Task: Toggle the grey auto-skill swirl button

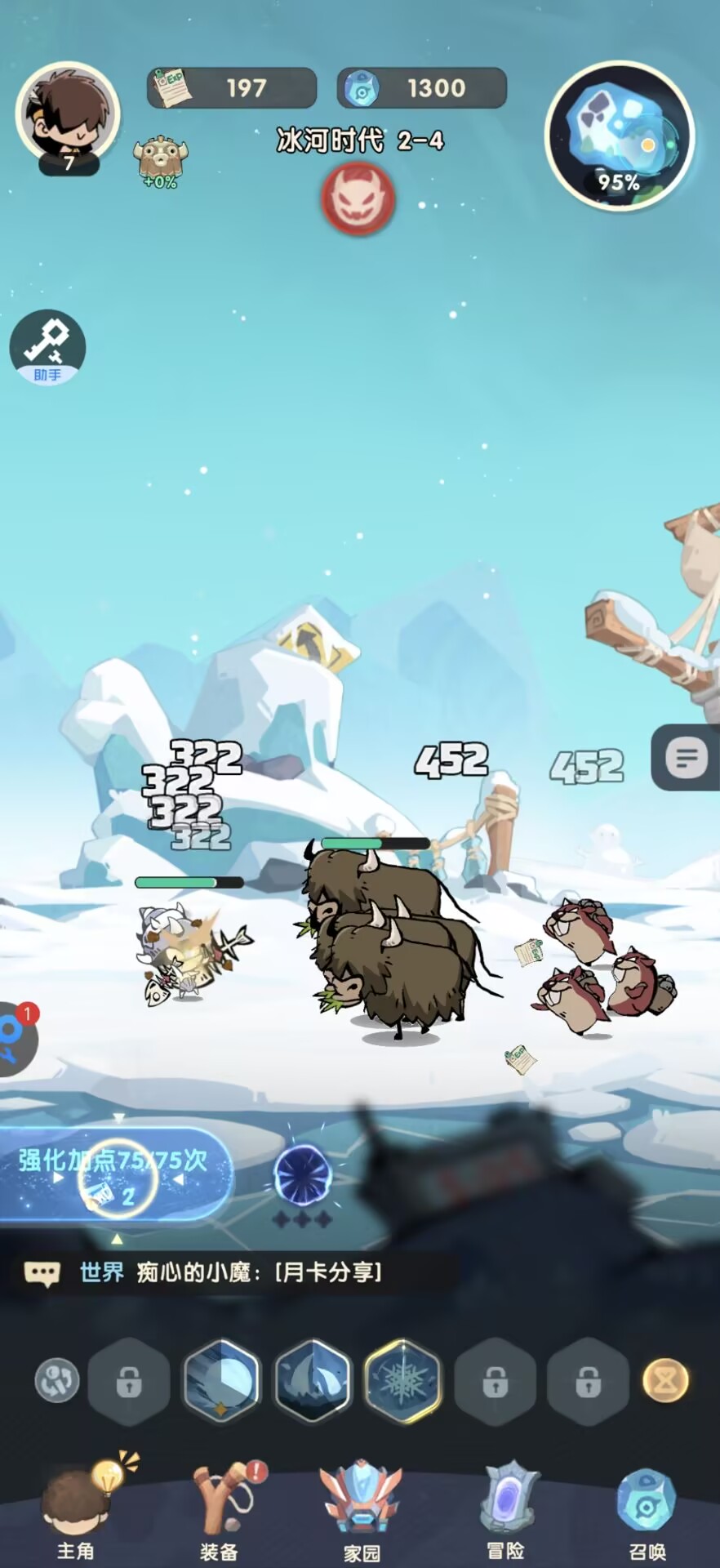Action: tap(57, 1381)
